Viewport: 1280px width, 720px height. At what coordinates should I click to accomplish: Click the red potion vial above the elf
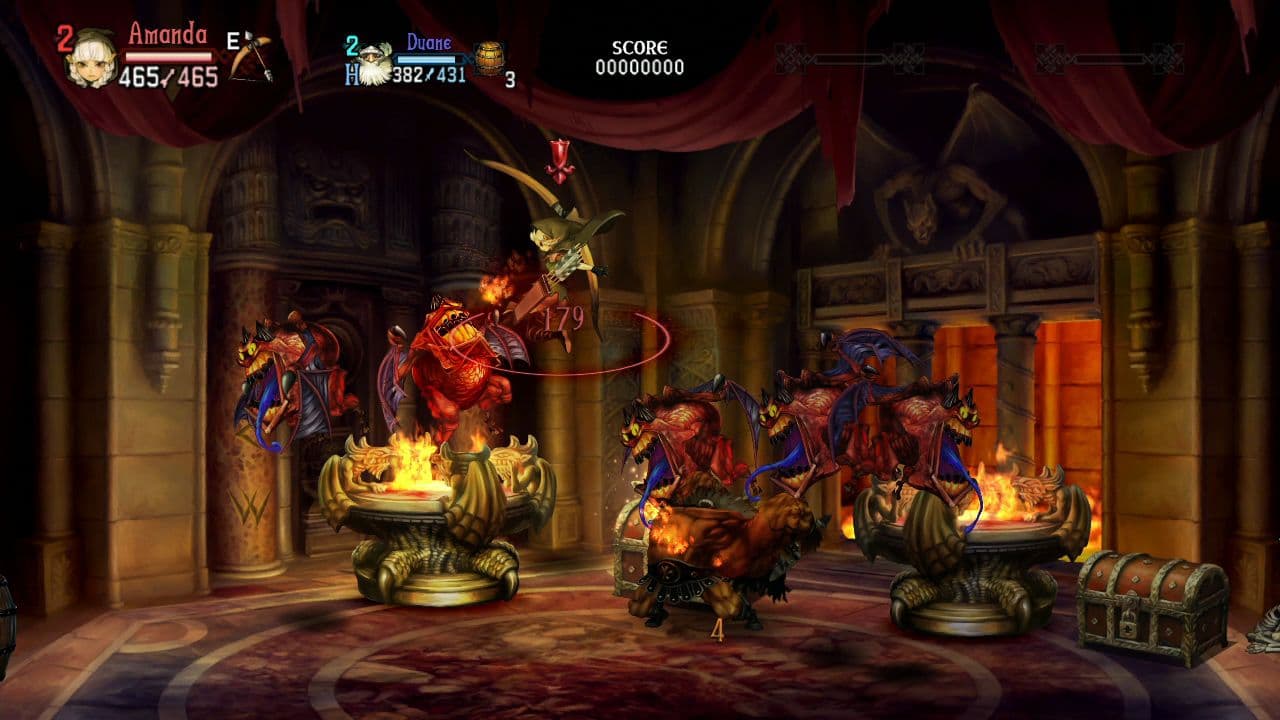point(561,157)
